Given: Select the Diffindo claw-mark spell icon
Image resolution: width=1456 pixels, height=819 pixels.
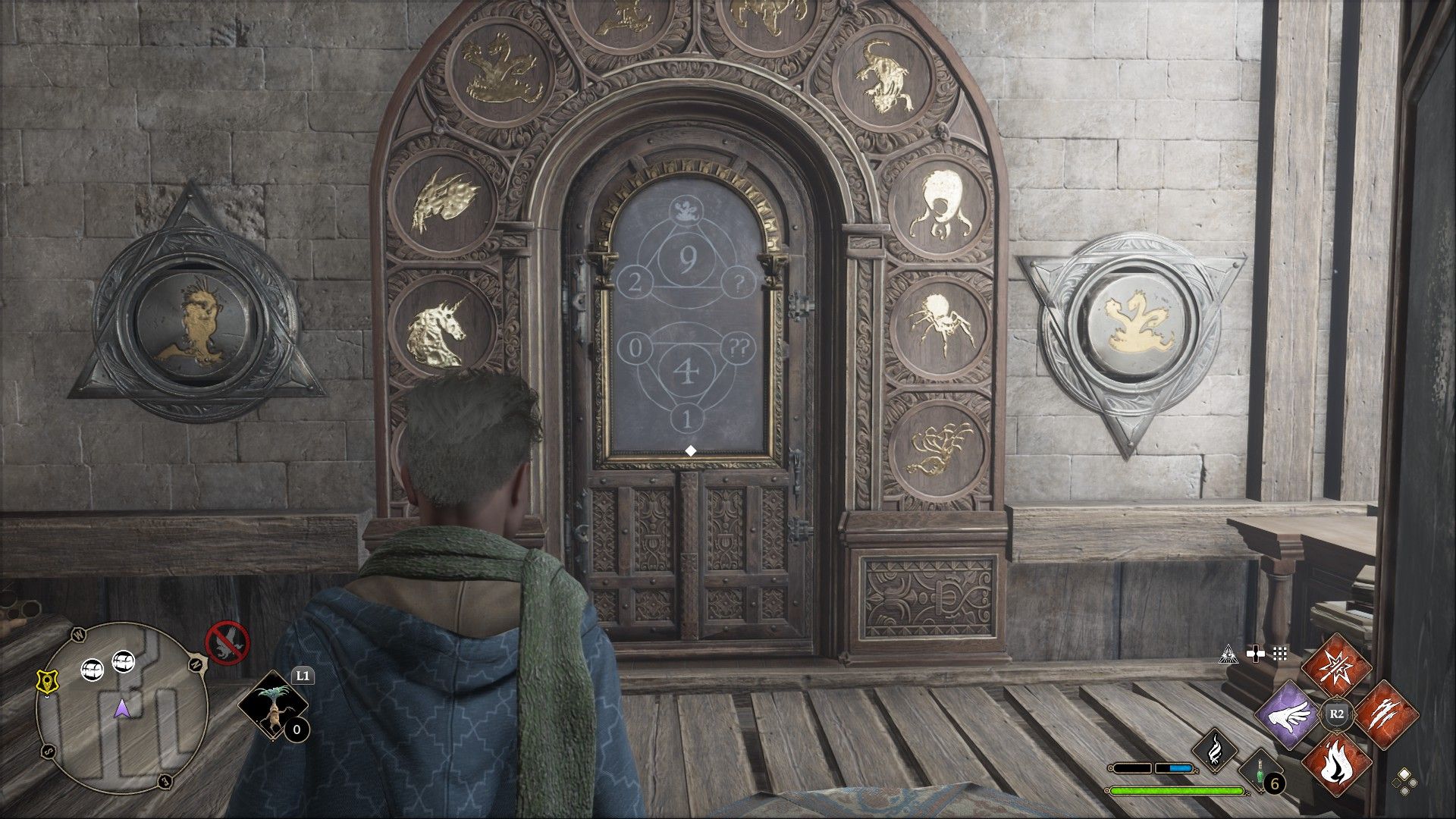Looking at the screenshot, I should [1385, 716].
